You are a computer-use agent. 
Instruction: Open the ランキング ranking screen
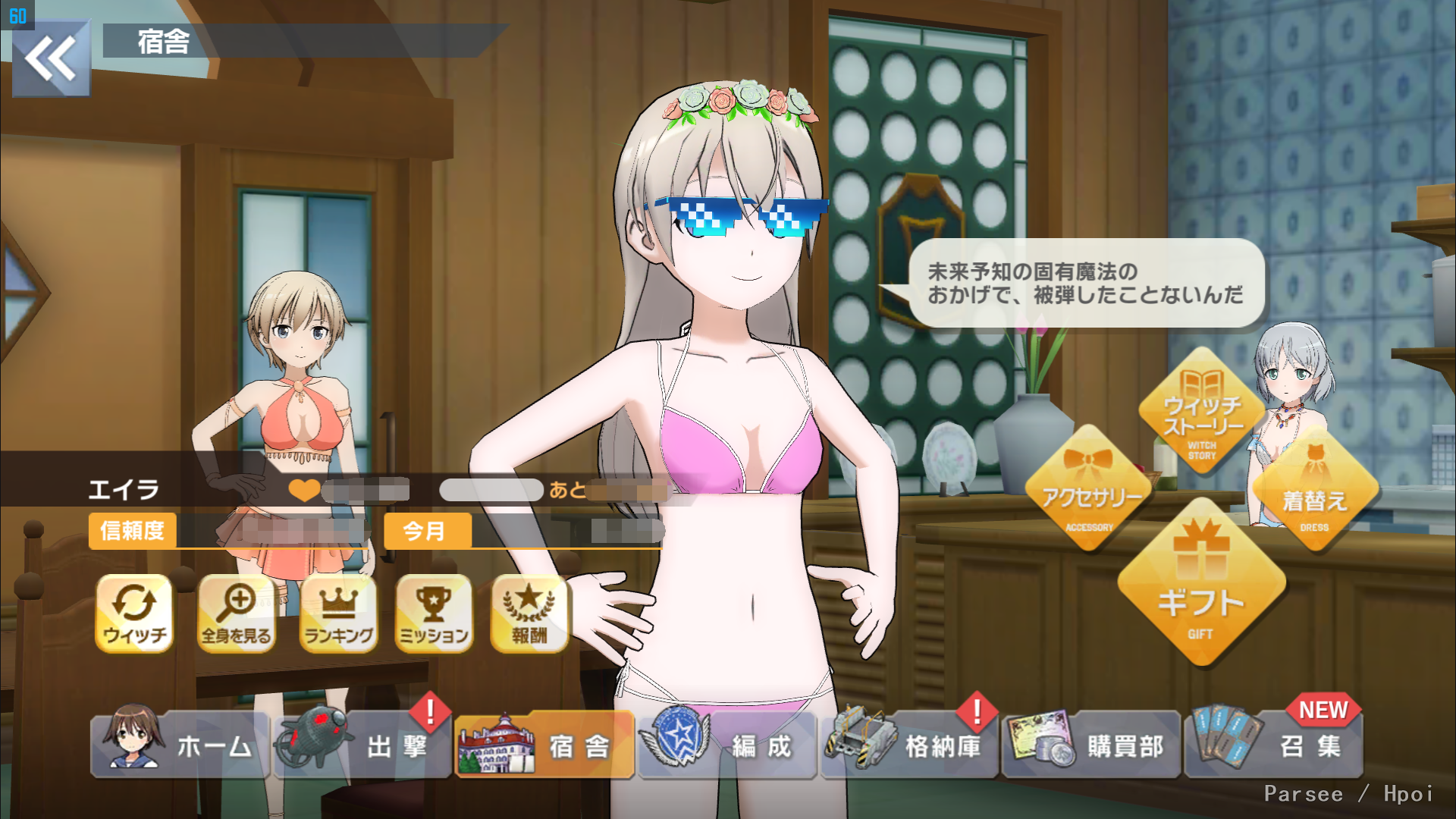click(338, 613)
